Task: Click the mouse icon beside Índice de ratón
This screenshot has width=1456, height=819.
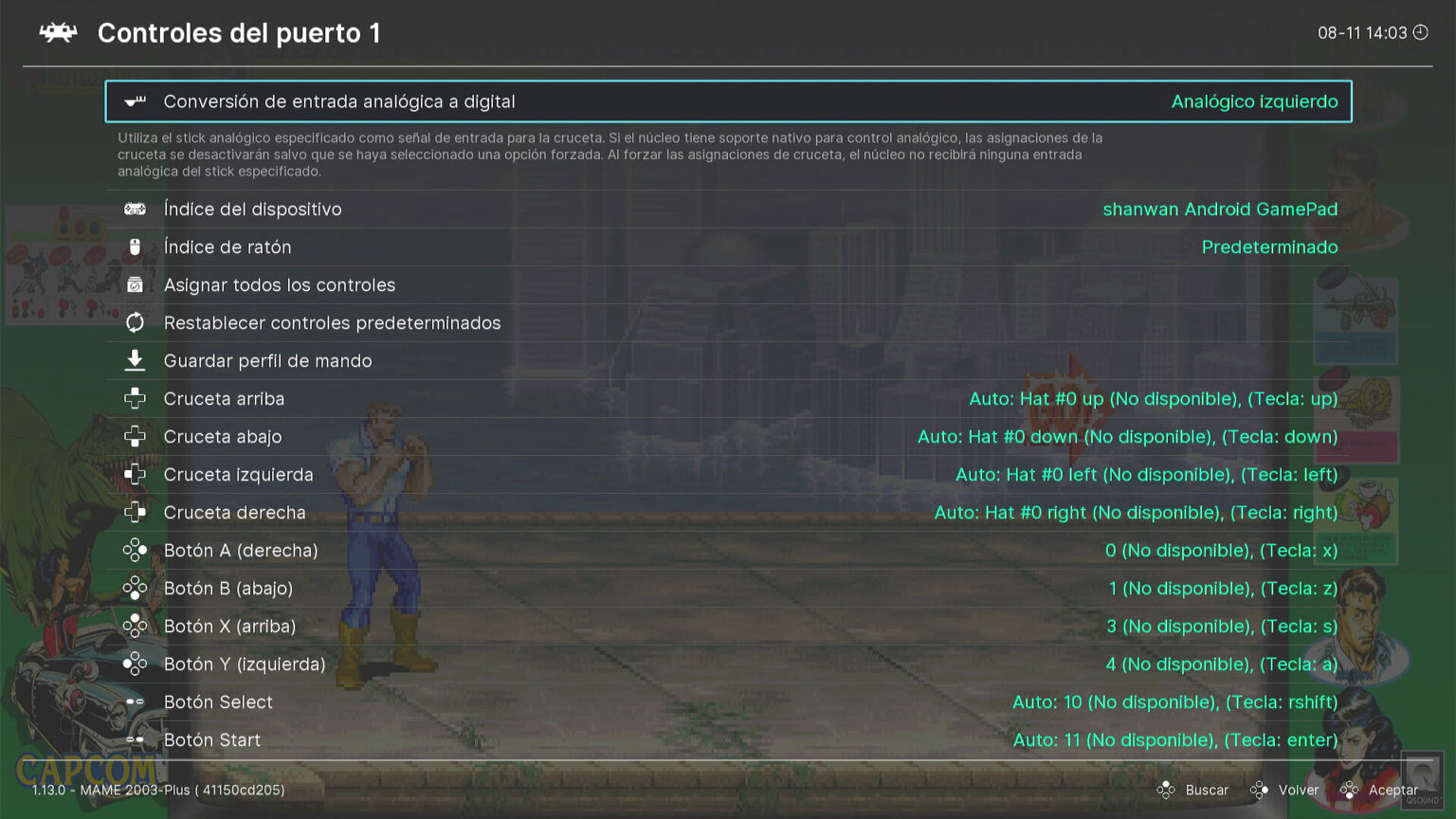Action: pos(135,246)
